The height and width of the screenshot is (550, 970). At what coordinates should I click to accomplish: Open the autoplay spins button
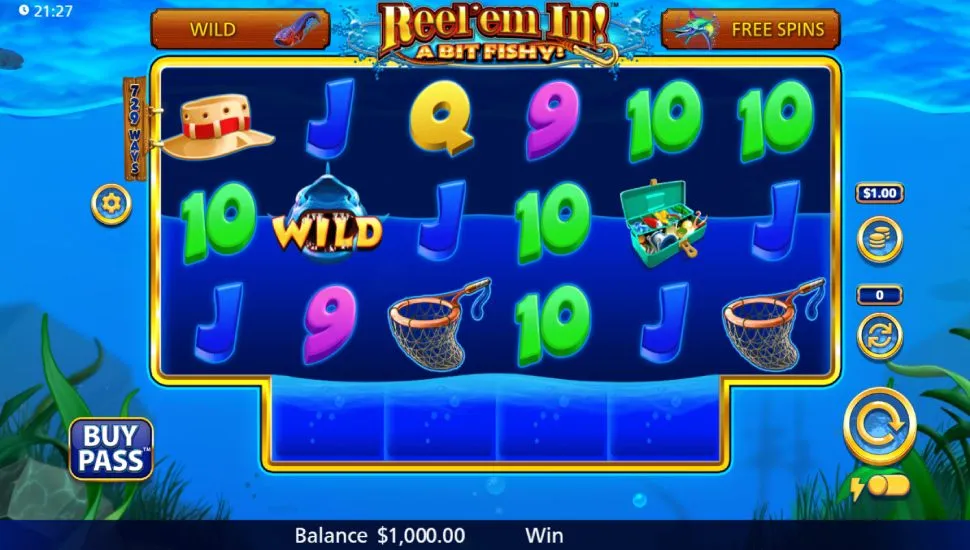coord(880,335)
